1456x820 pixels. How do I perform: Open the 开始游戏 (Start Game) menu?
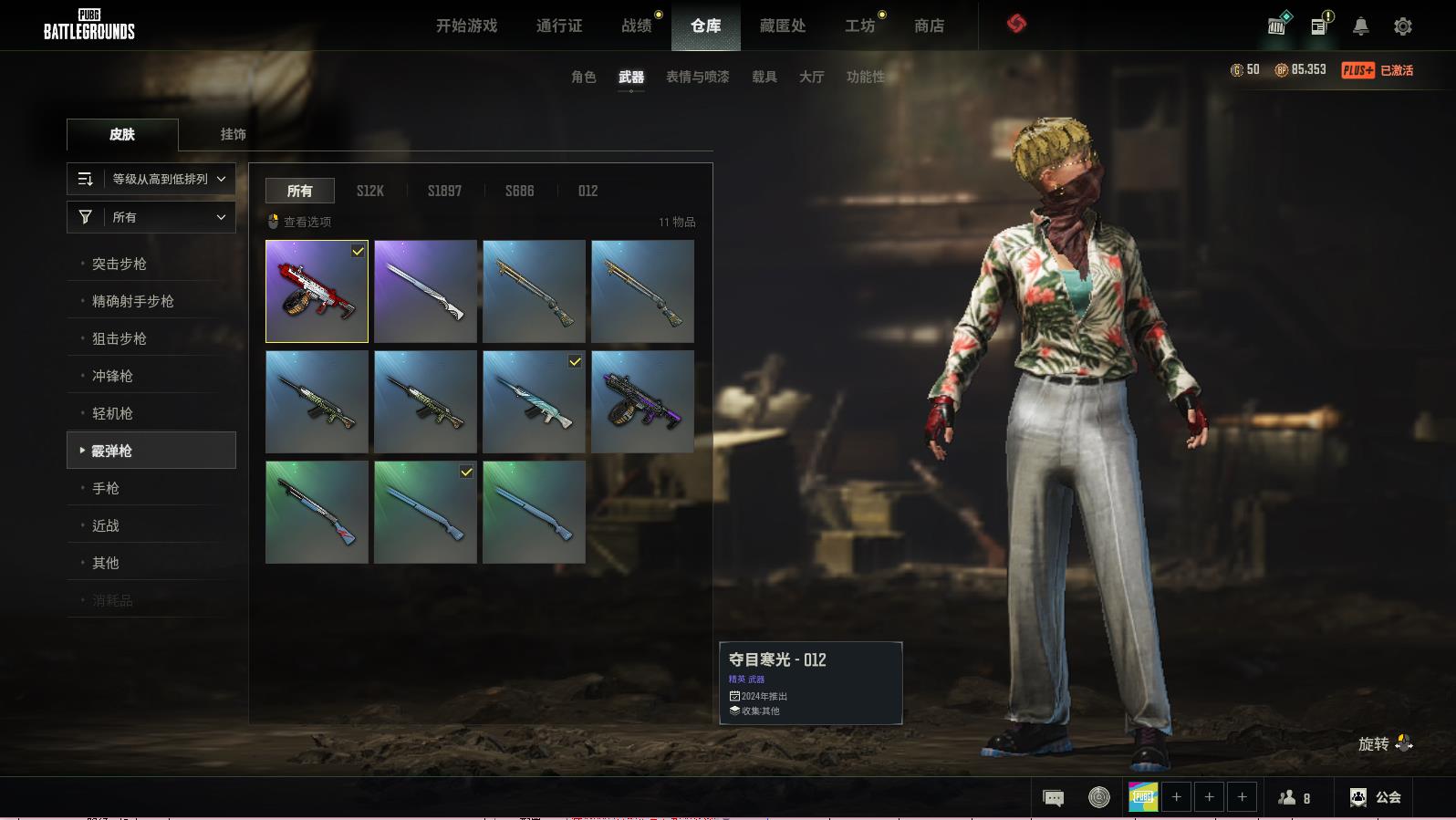pyautogui.click(x=466, y=26)
